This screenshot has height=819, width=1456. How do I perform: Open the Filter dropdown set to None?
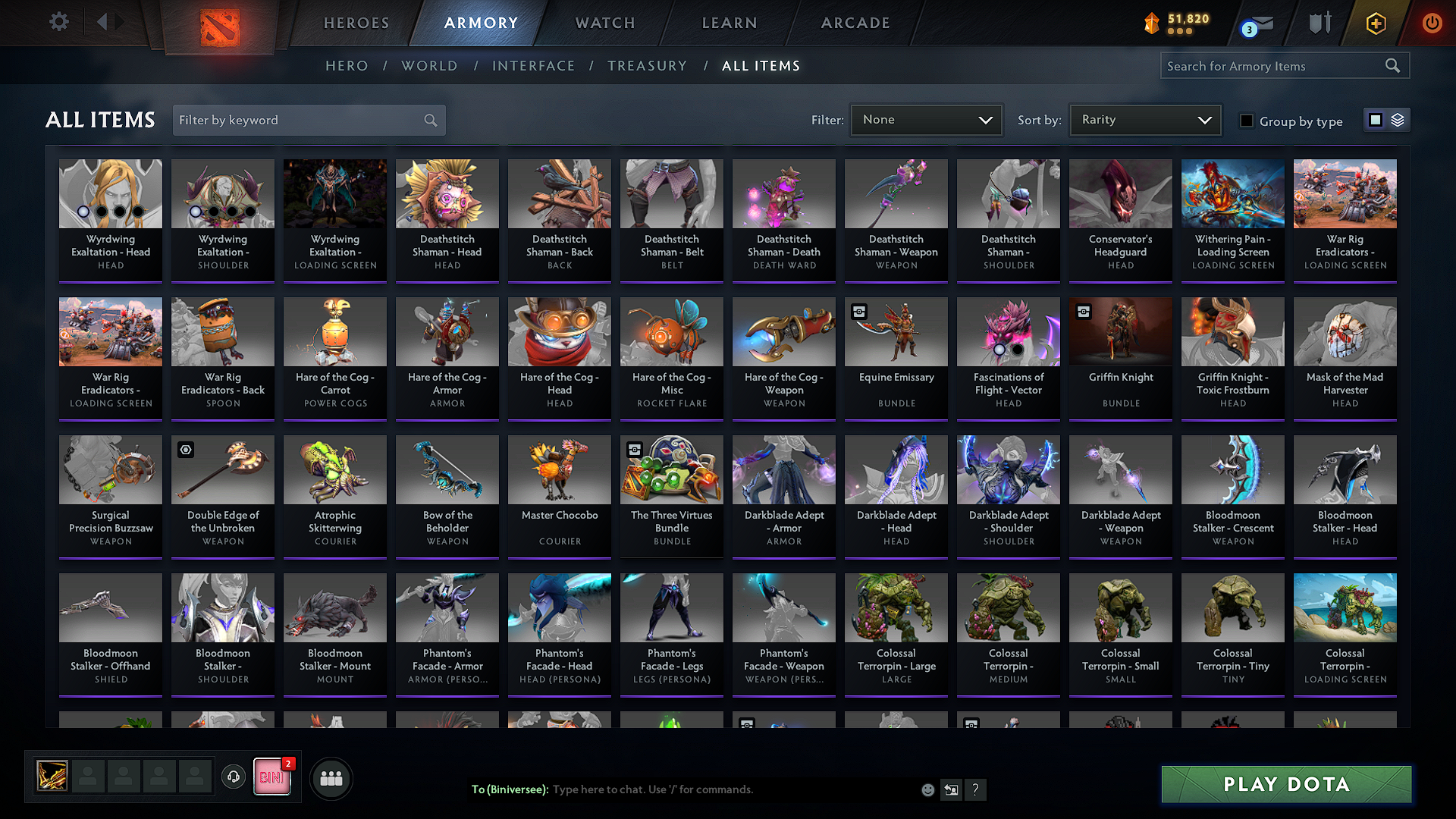click(925, 119)
